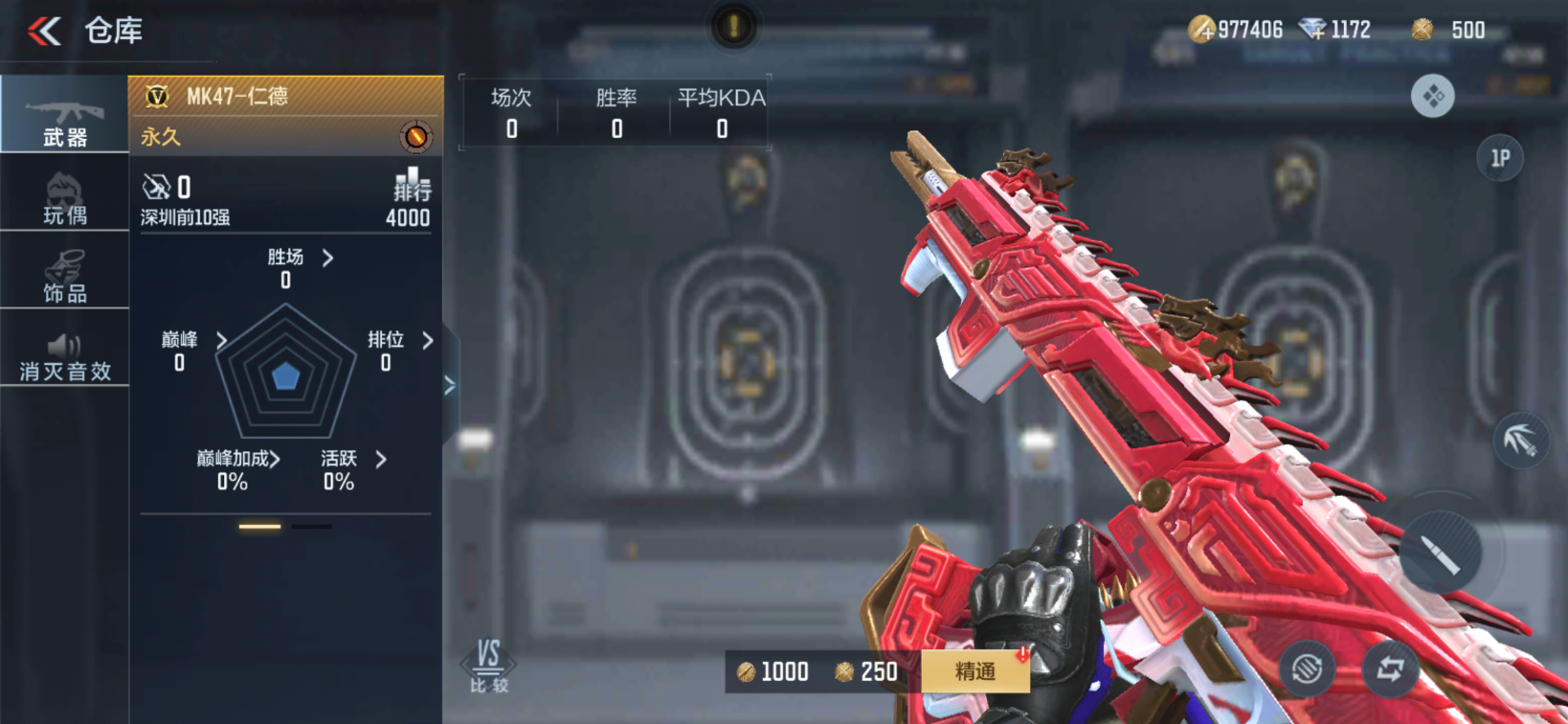
Task: Open the VS 比较 comparison
Action: 488,665
